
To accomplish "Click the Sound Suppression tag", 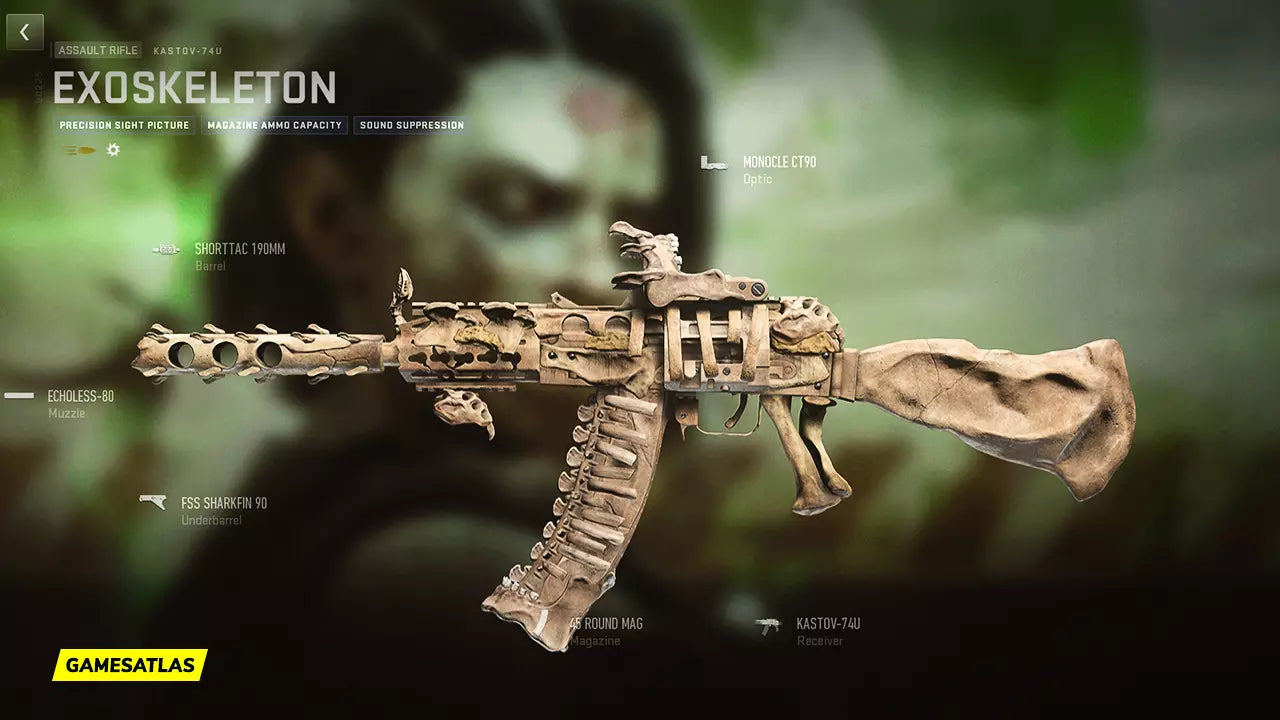I will pos(411,126).
